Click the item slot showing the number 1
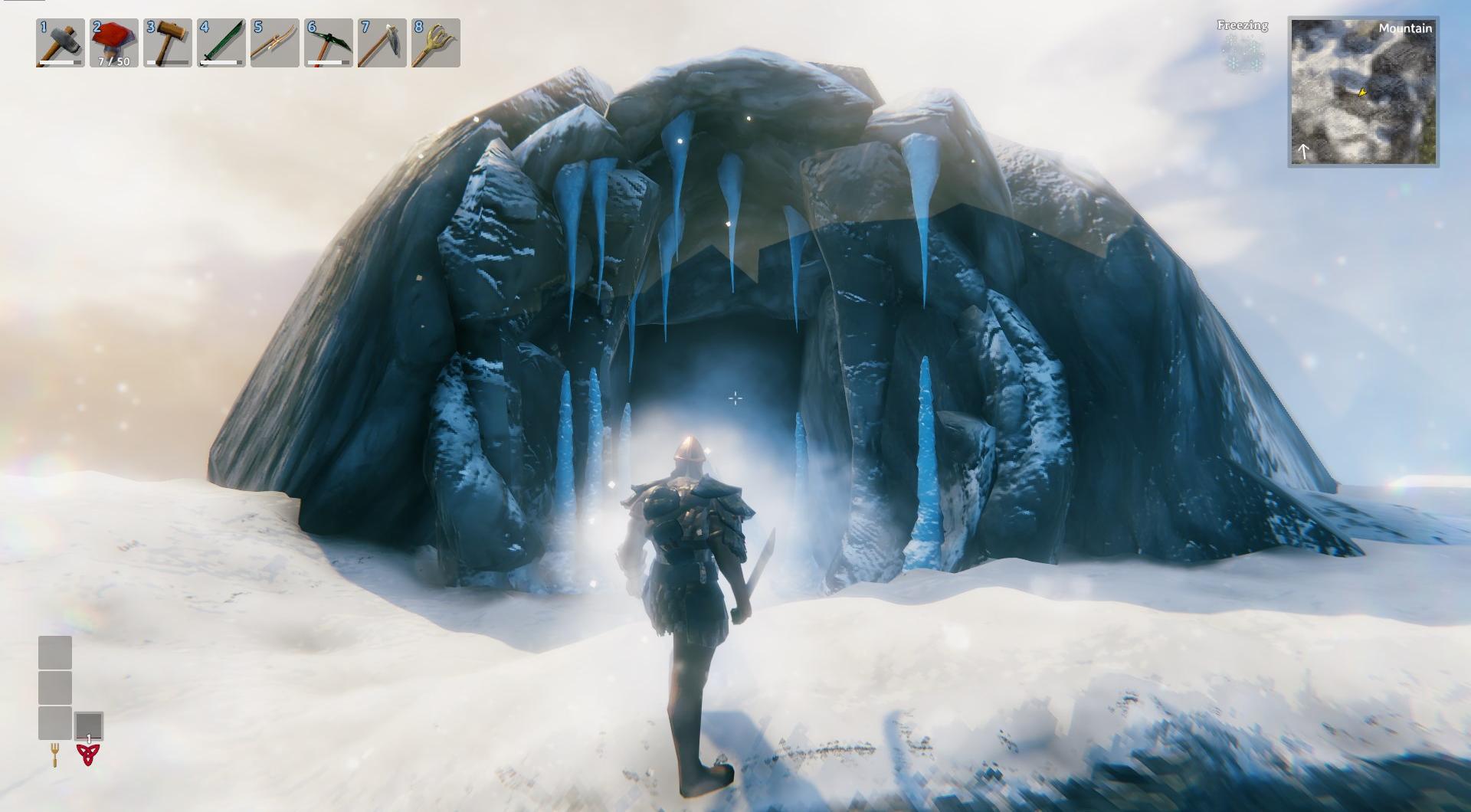1471x812 pixels. (87, 724)
